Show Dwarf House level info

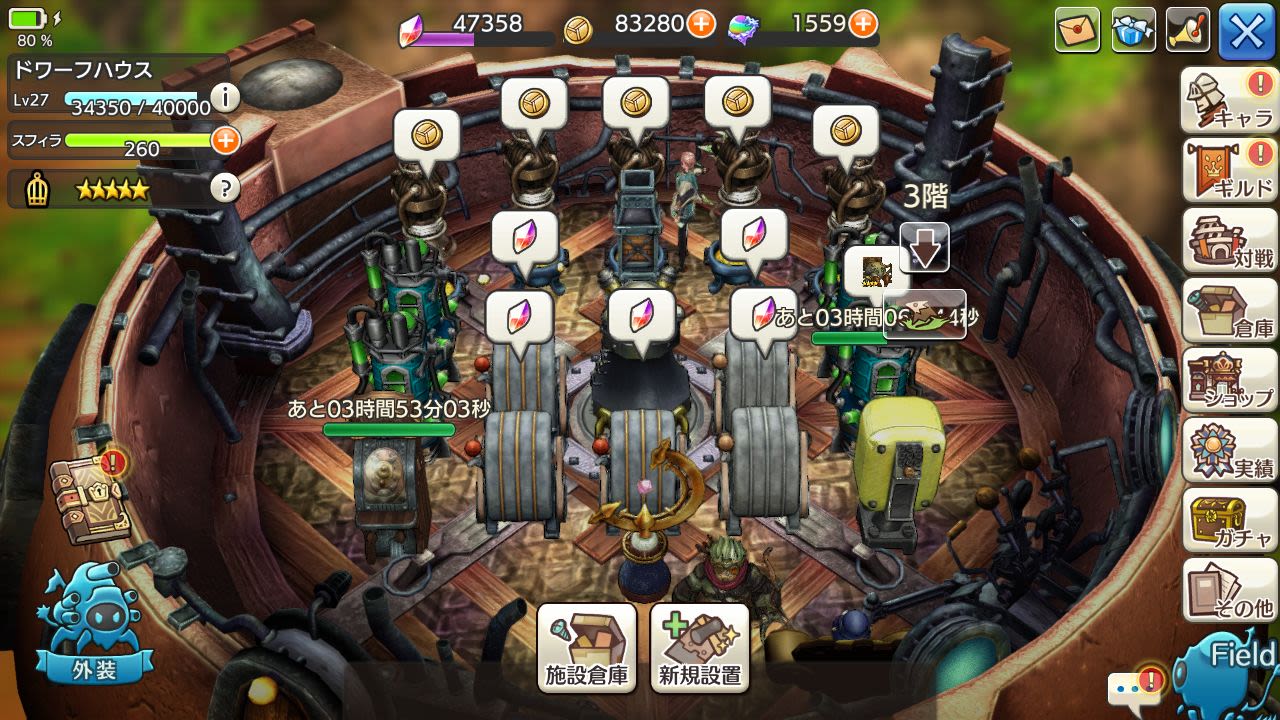226,97
